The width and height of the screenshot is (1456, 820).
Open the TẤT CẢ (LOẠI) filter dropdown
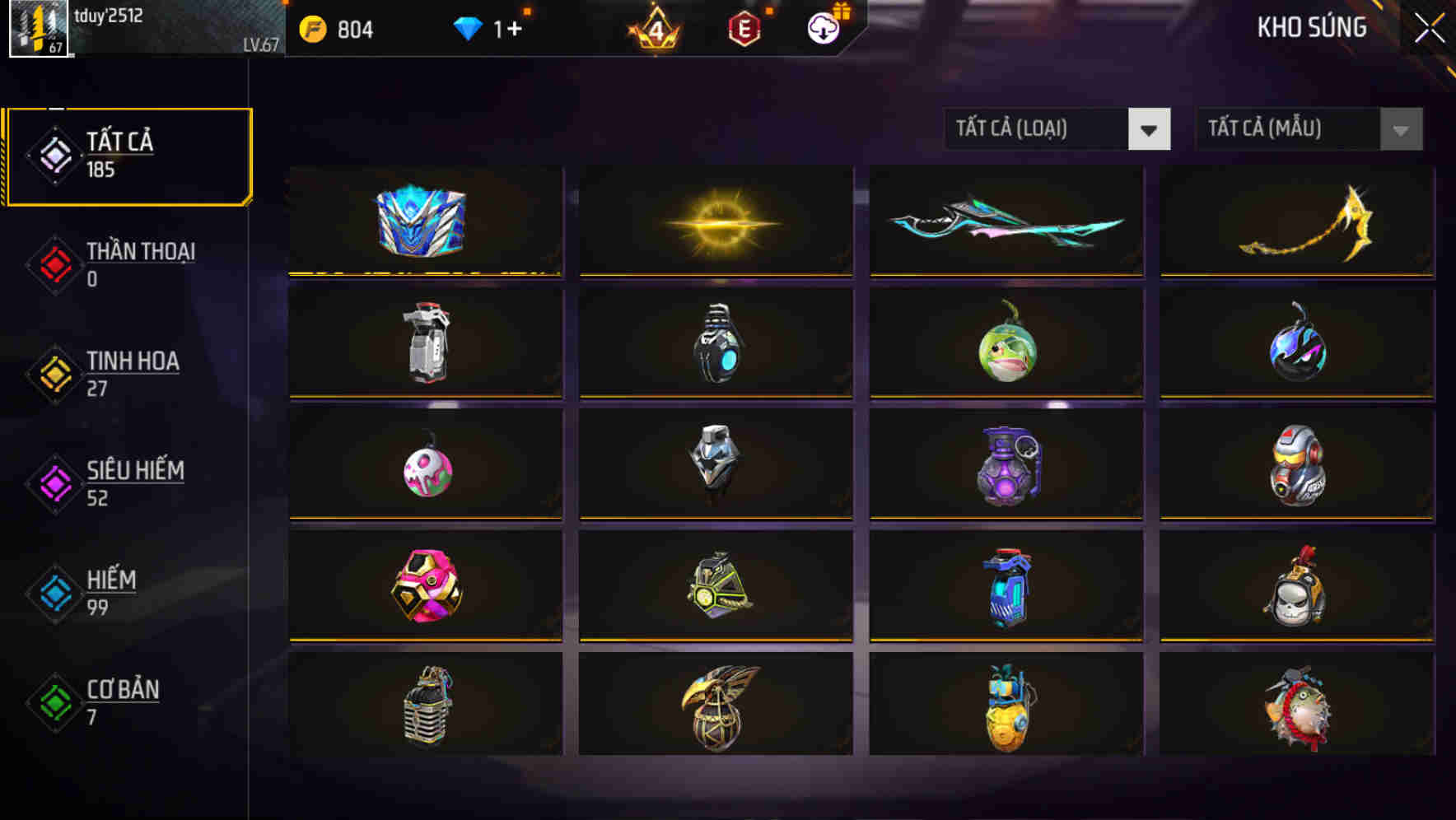point(1038,129)
